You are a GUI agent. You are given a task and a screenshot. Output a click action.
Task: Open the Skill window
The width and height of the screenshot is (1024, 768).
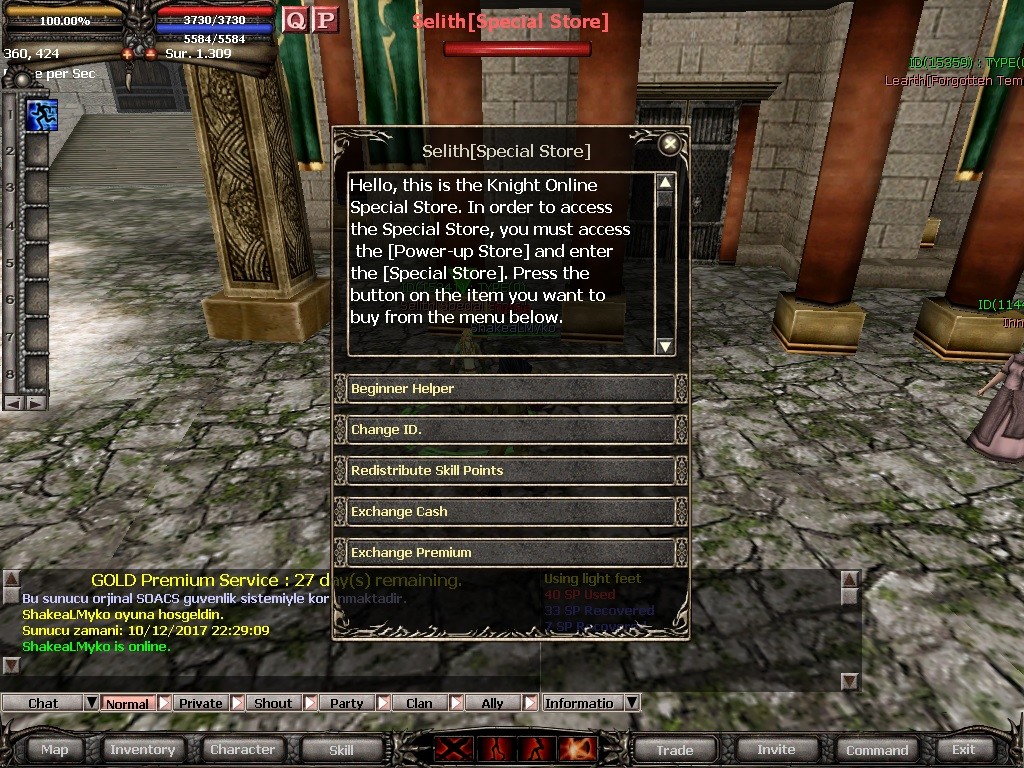pyautogui.click(x=341, y=750)
